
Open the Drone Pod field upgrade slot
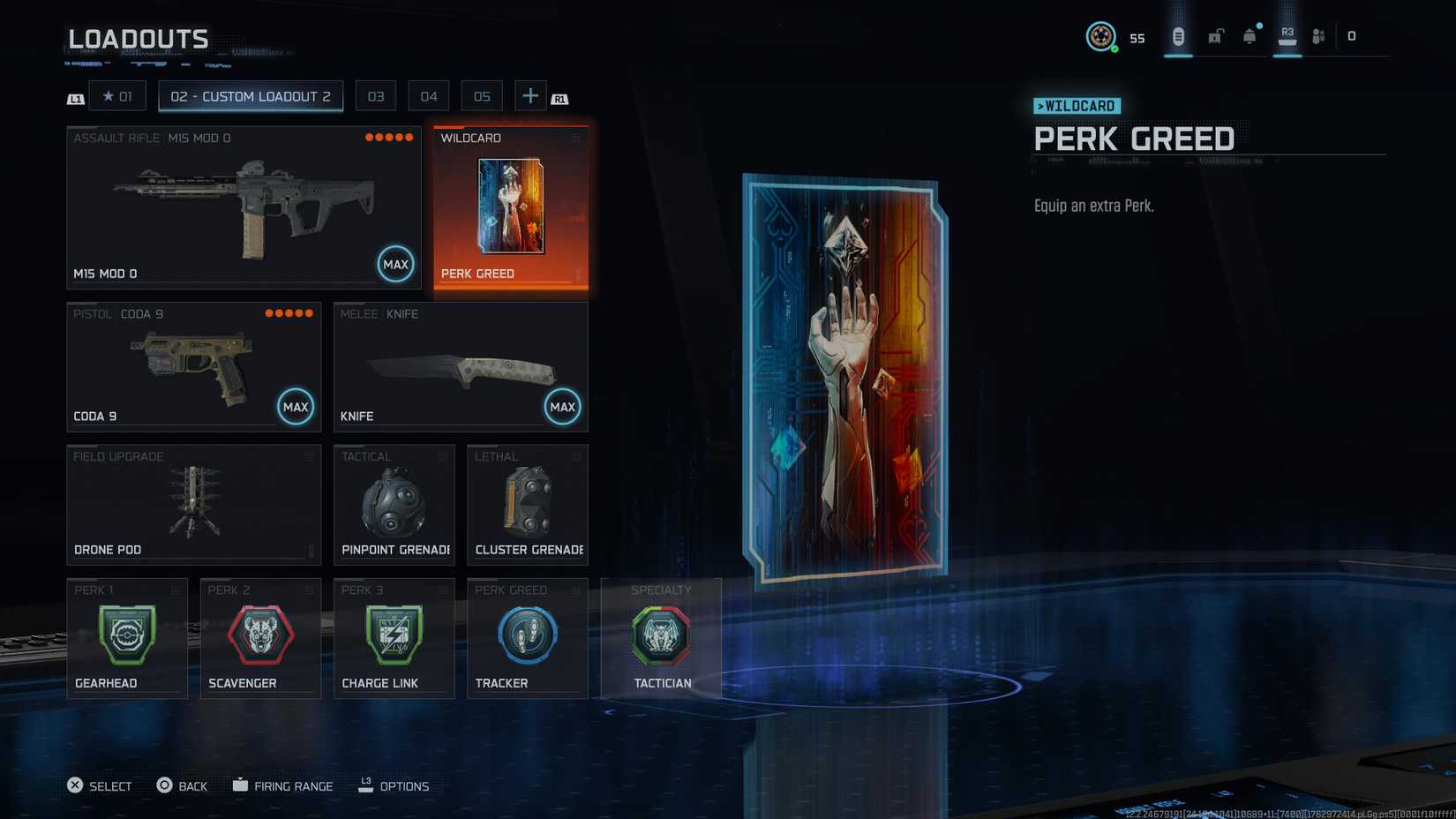click(194, 505)
